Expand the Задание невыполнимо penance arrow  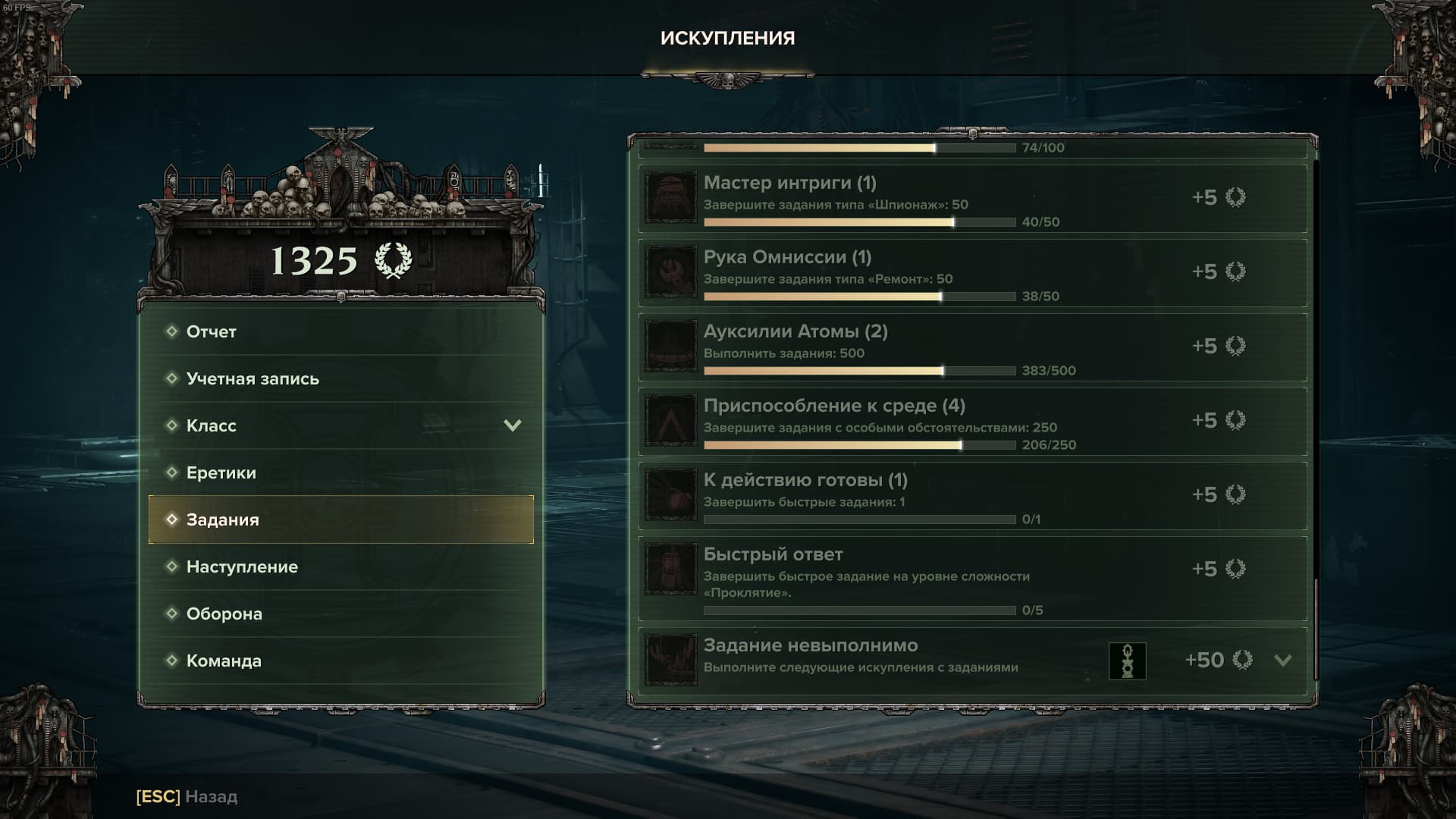pyautogui.click(x=1282, y=660)
